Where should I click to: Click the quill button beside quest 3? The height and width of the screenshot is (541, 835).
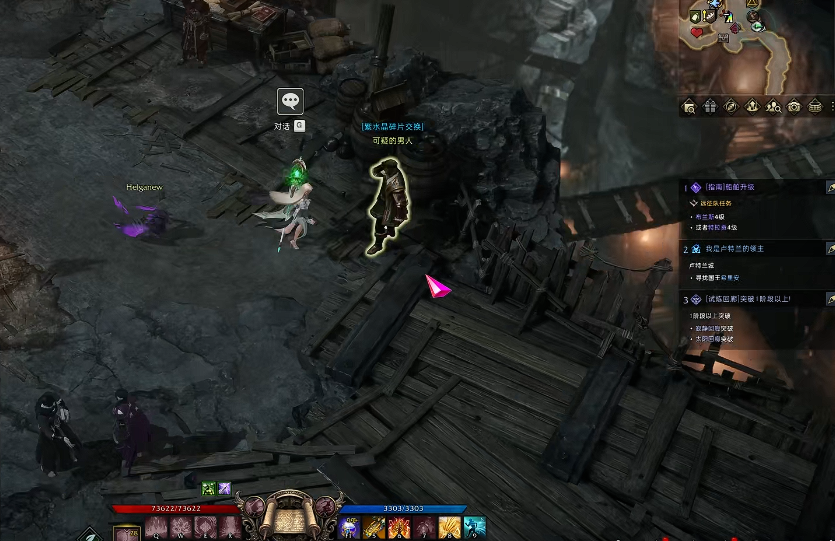point(829,299)
